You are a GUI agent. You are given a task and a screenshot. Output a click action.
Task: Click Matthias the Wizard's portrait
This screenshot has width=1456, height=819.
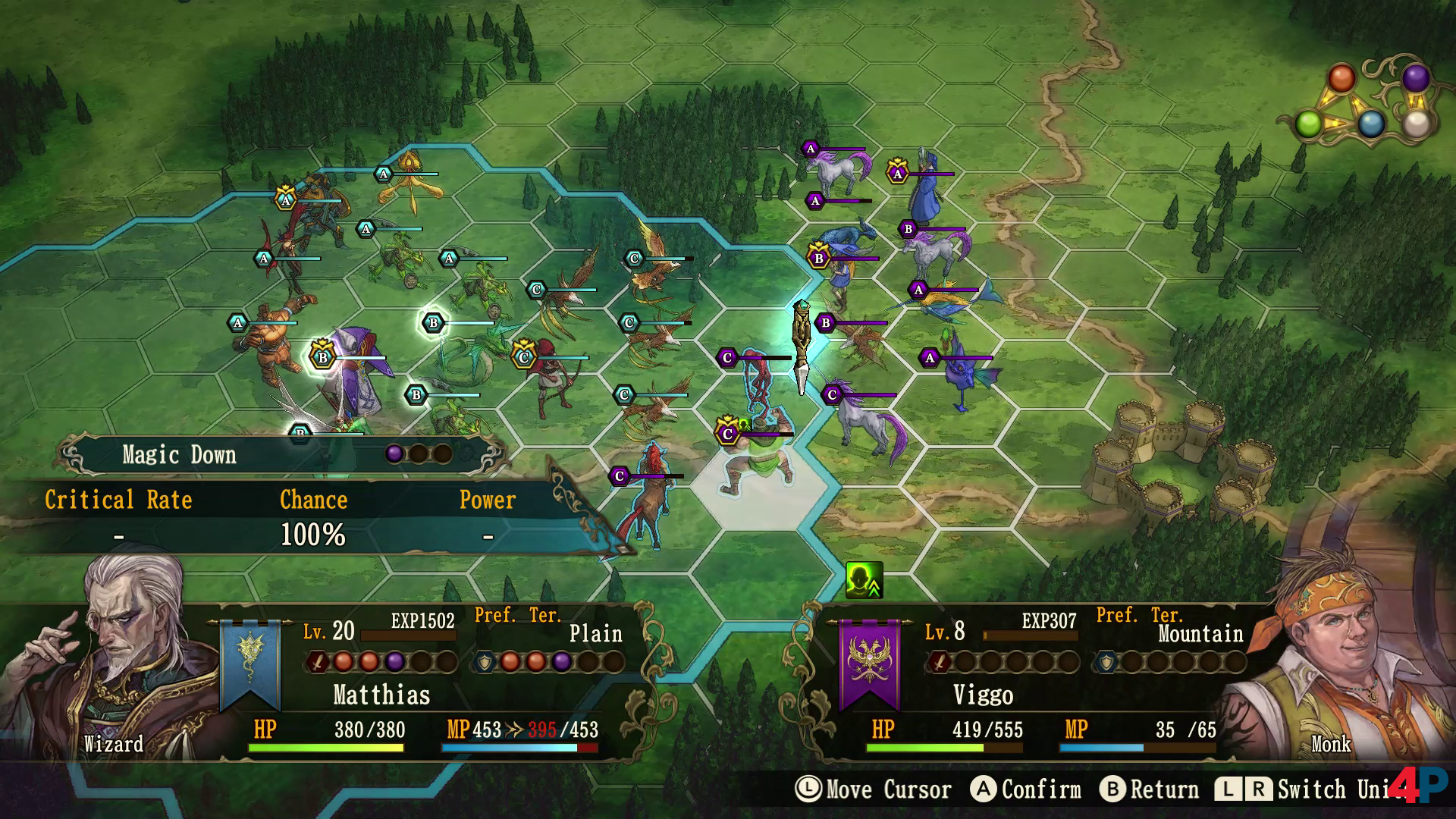114,660
